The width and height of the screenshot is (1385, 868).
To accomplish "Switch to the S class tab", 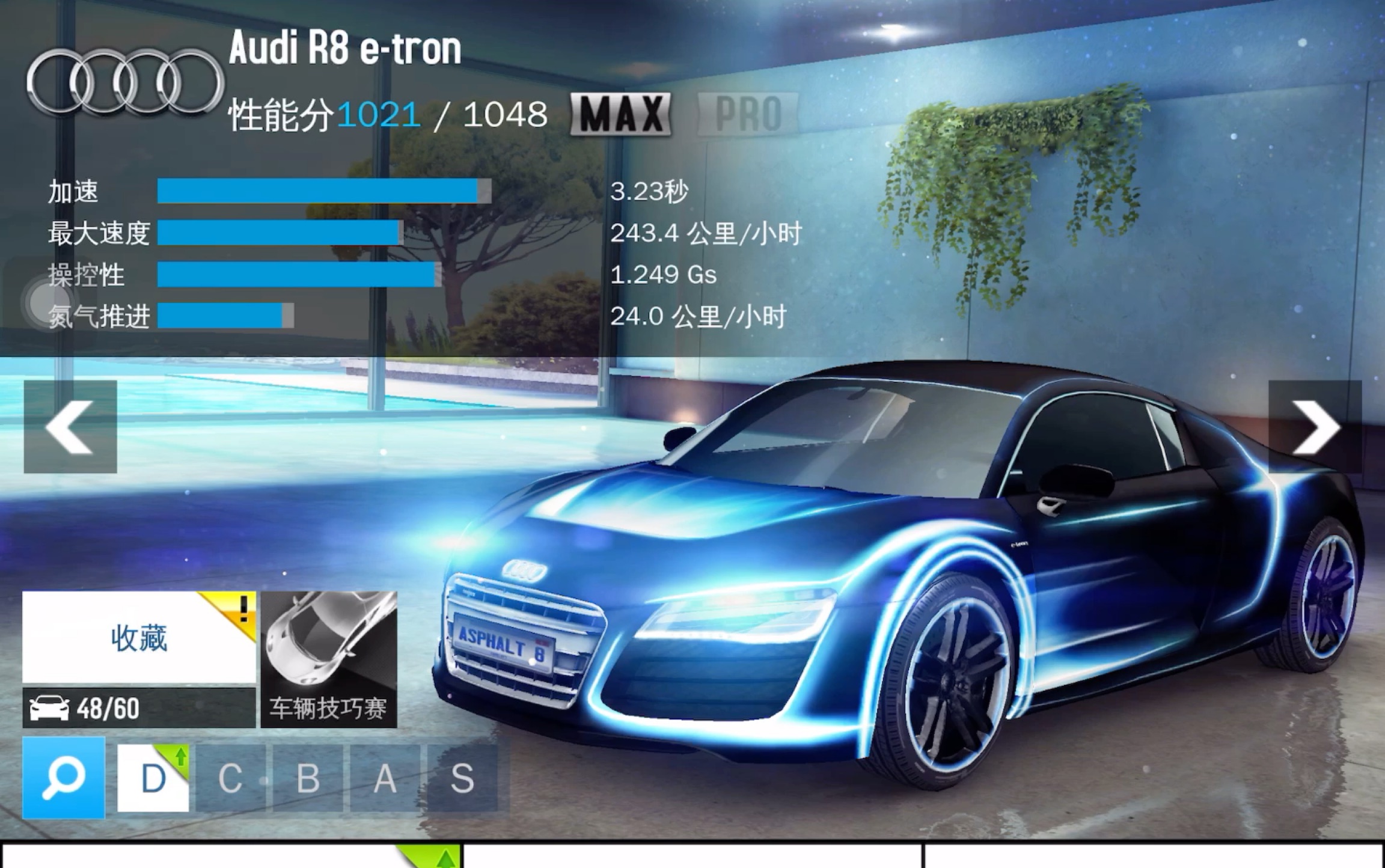I will (x=462, y=778).
